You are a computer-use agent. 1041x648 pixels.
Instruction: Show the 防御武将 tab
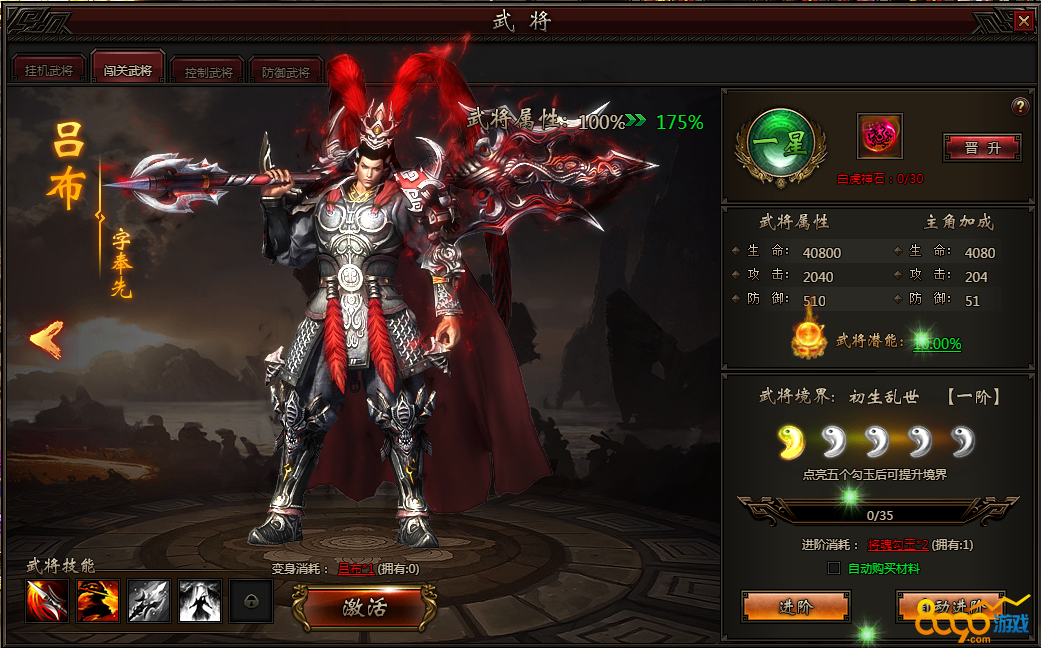[287, 72]
